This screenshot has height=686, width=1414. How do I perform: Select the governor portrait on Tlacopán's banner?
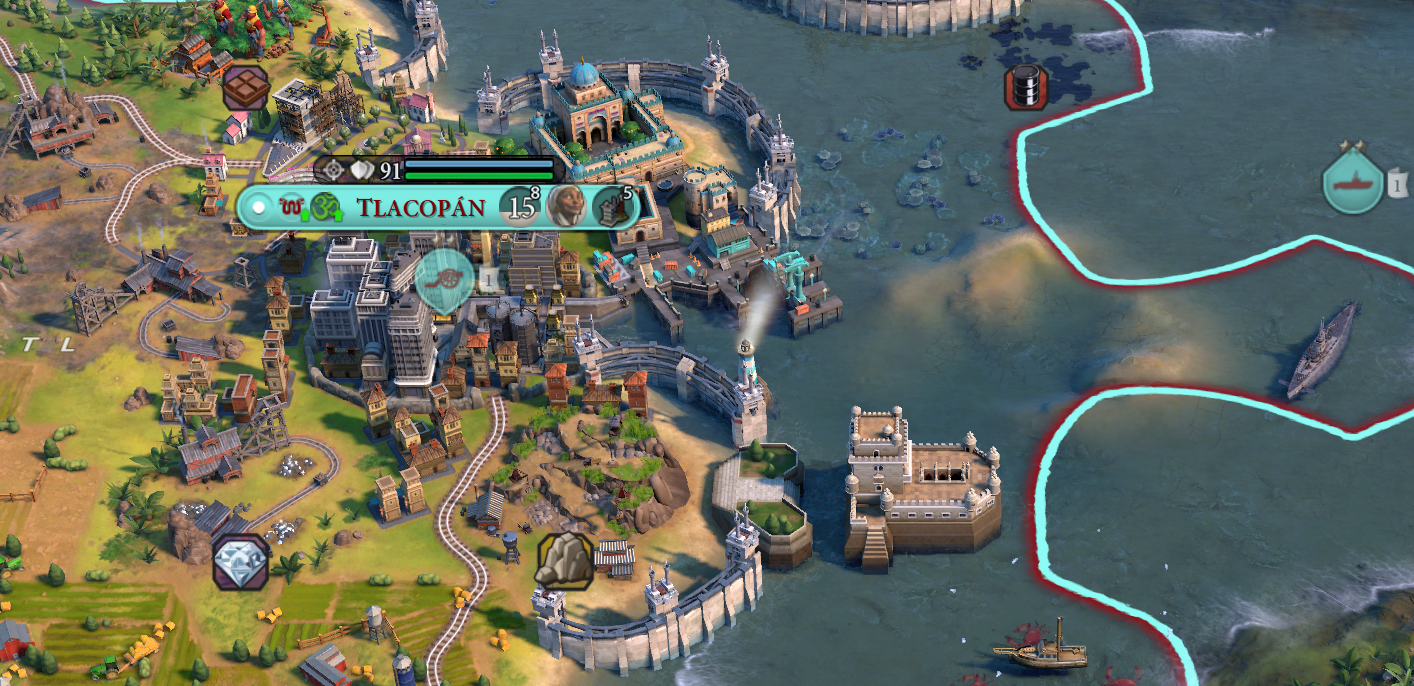tap(565, 206)
